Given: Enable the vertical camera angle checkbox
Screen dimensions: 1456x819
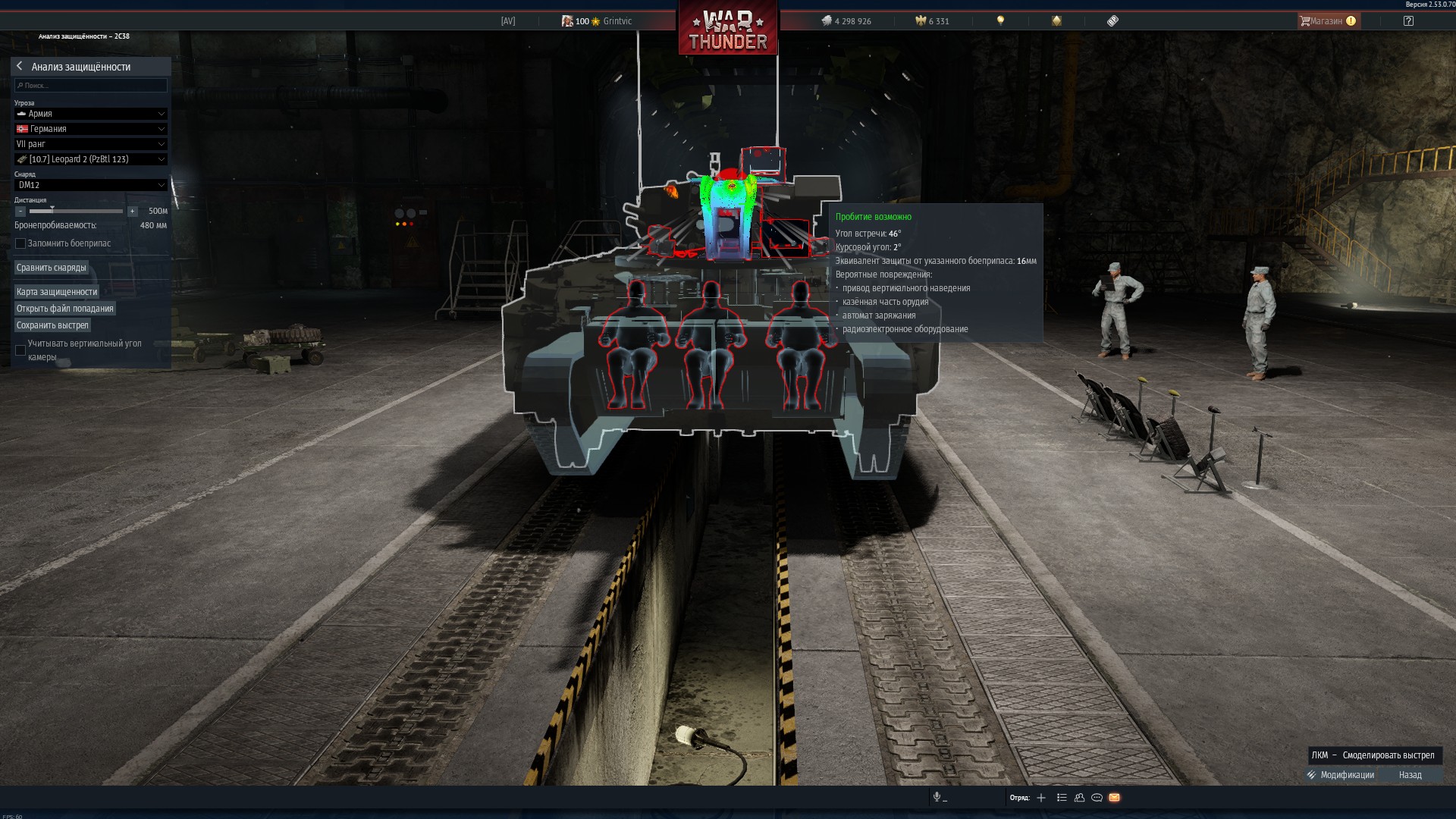Looking at the screenshot, I should click(x=20, y=350).
